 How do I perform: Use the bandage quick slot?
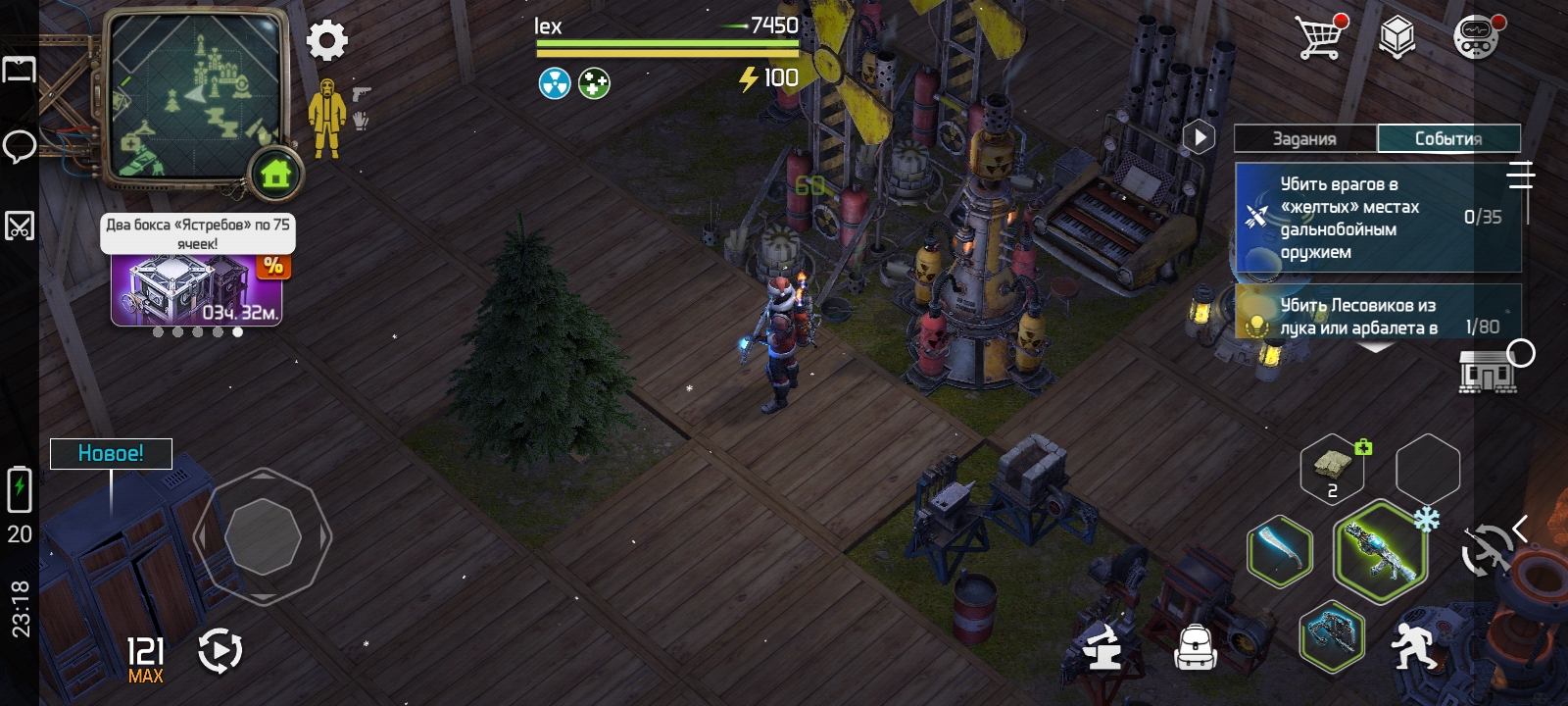coord(1333,469)
